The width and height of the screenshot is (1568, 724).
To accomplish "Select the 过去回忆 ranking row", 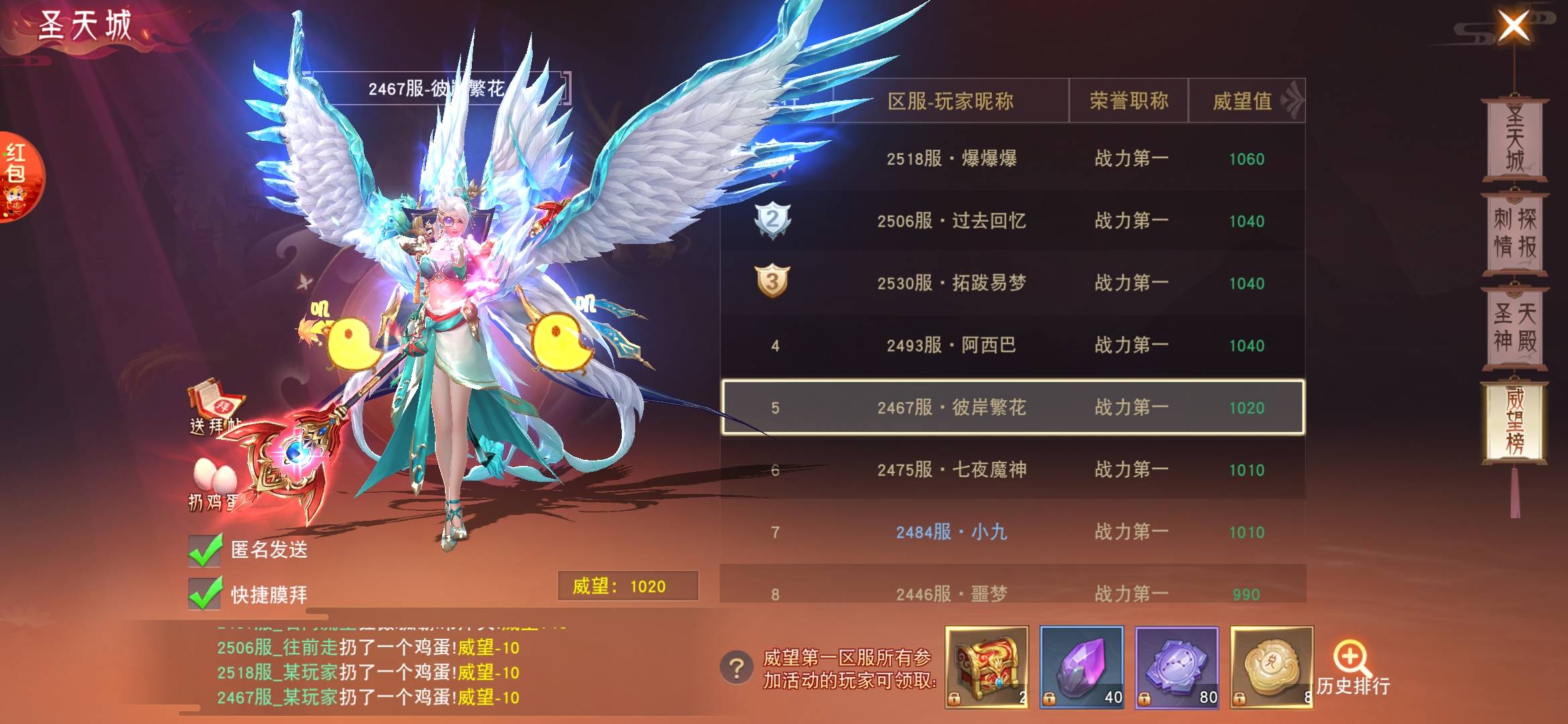I will (1012, 221).
